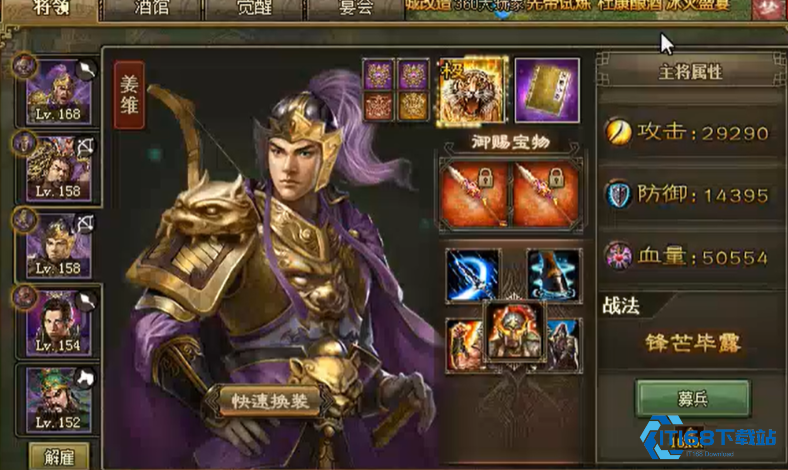Select the roaring tiger item slot
This screenshot has height=470, width=788.
pyautogui.click(x=474, y=90)
